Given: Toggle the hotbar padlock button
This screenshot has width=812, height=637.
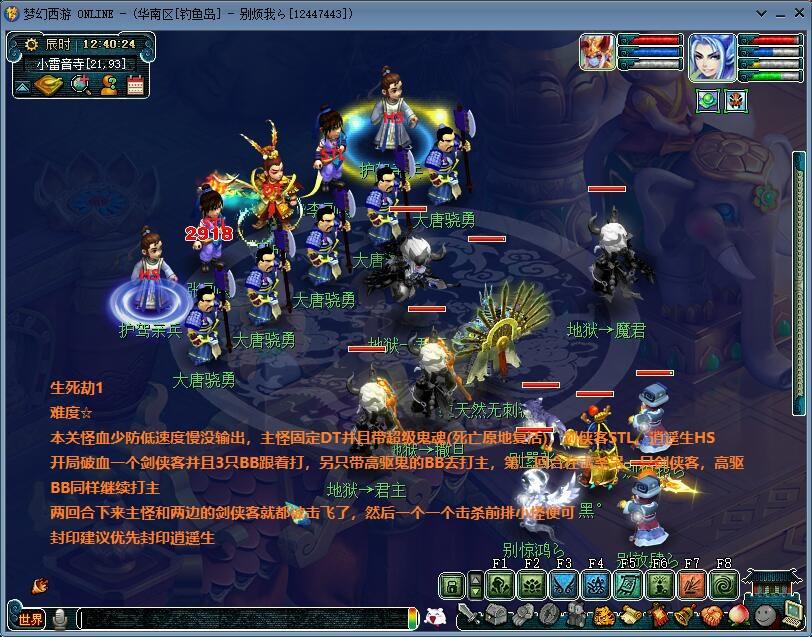Looking at the screenshot, I should 453,585.
